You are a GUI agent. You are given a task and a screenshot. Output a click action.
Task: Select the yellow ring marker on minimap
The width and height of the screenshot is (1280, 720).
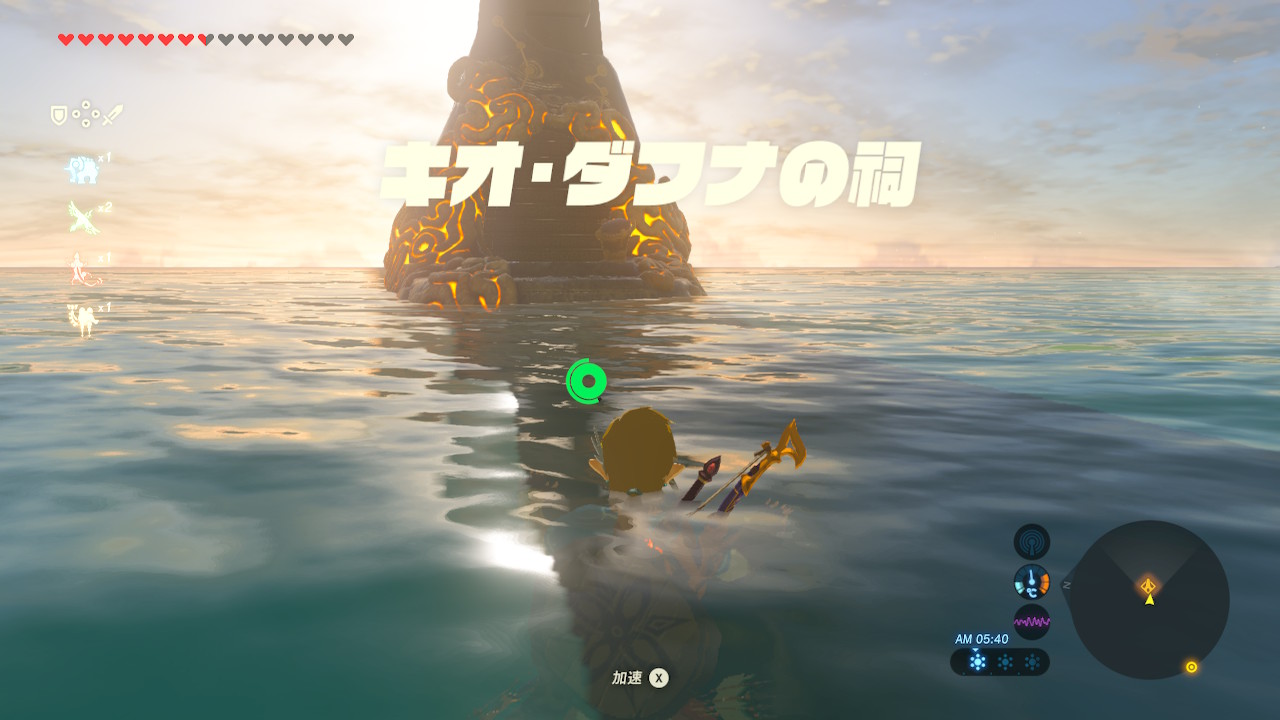point(1191,667)
